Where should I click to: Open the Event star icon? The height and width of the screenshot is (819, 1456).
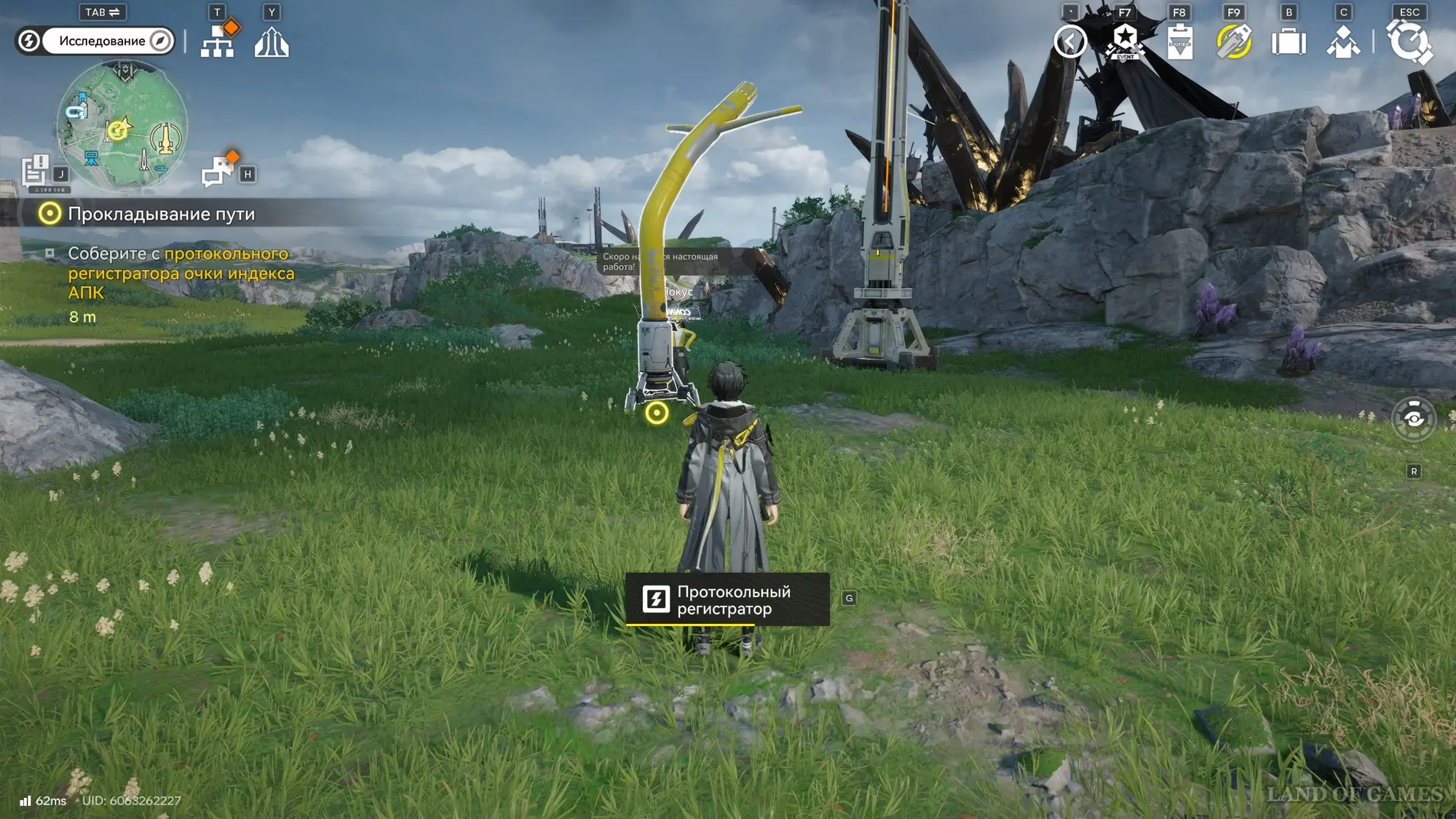click(1125, 41)
